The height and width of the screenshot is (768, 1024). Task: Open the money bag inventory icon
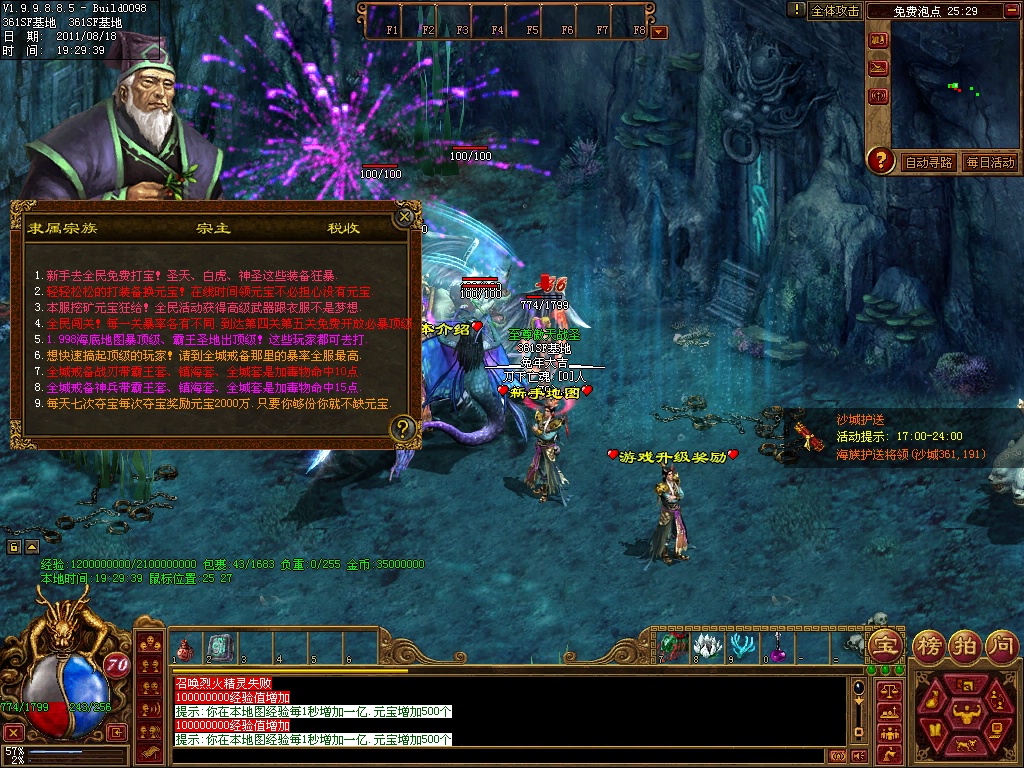pyautogui.click(x=932, y=701)
